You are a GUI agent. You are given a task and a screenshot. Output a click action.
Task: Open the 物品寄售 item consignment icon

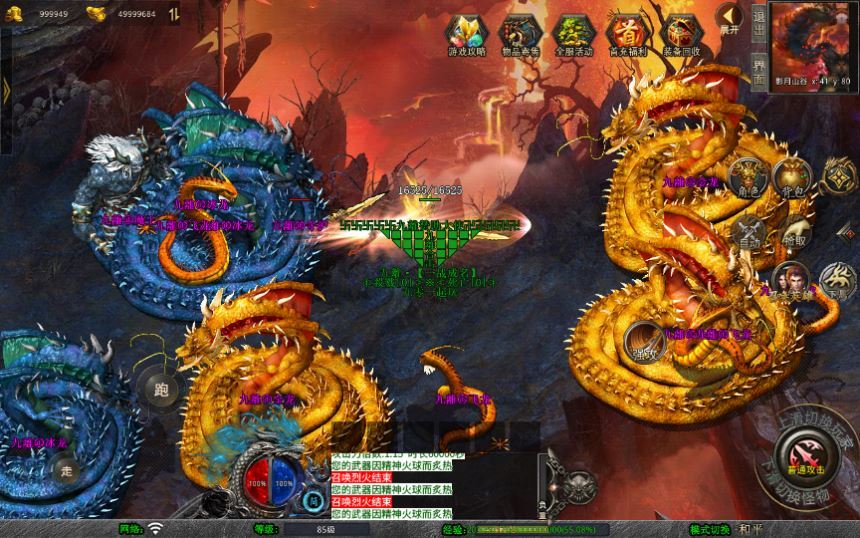click(x=520, y=33)
